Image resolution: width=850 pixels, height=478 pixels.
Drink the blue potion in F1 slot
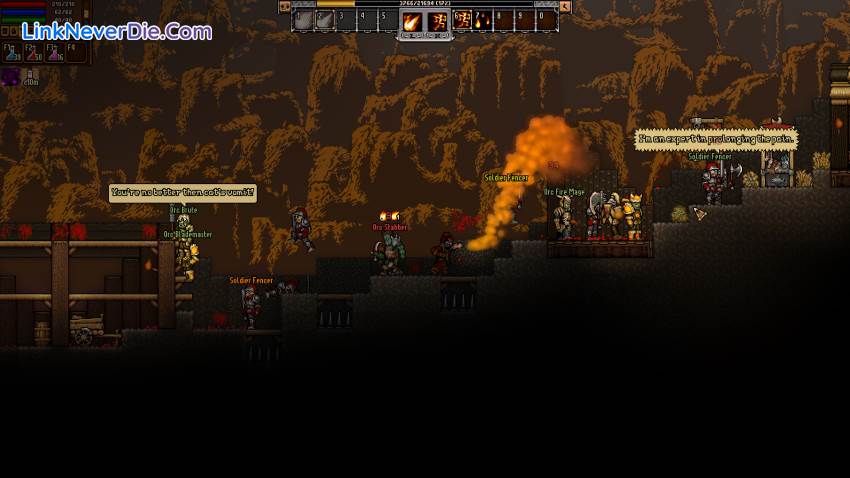pos(11,54)
